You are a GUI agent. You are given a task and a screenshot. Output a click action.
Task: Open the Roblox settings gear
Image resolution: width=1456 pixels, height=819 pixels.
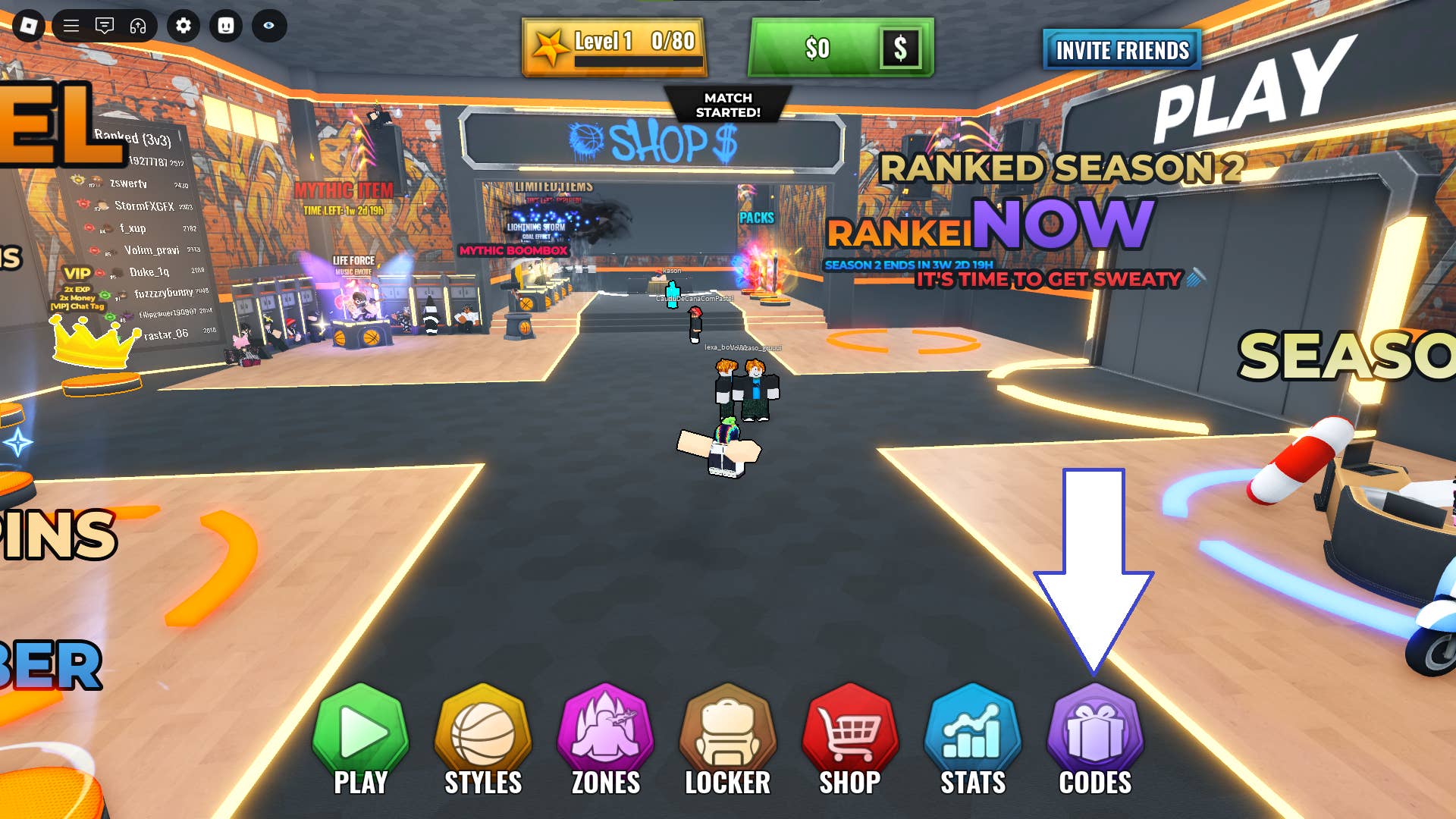coord(182,26)
